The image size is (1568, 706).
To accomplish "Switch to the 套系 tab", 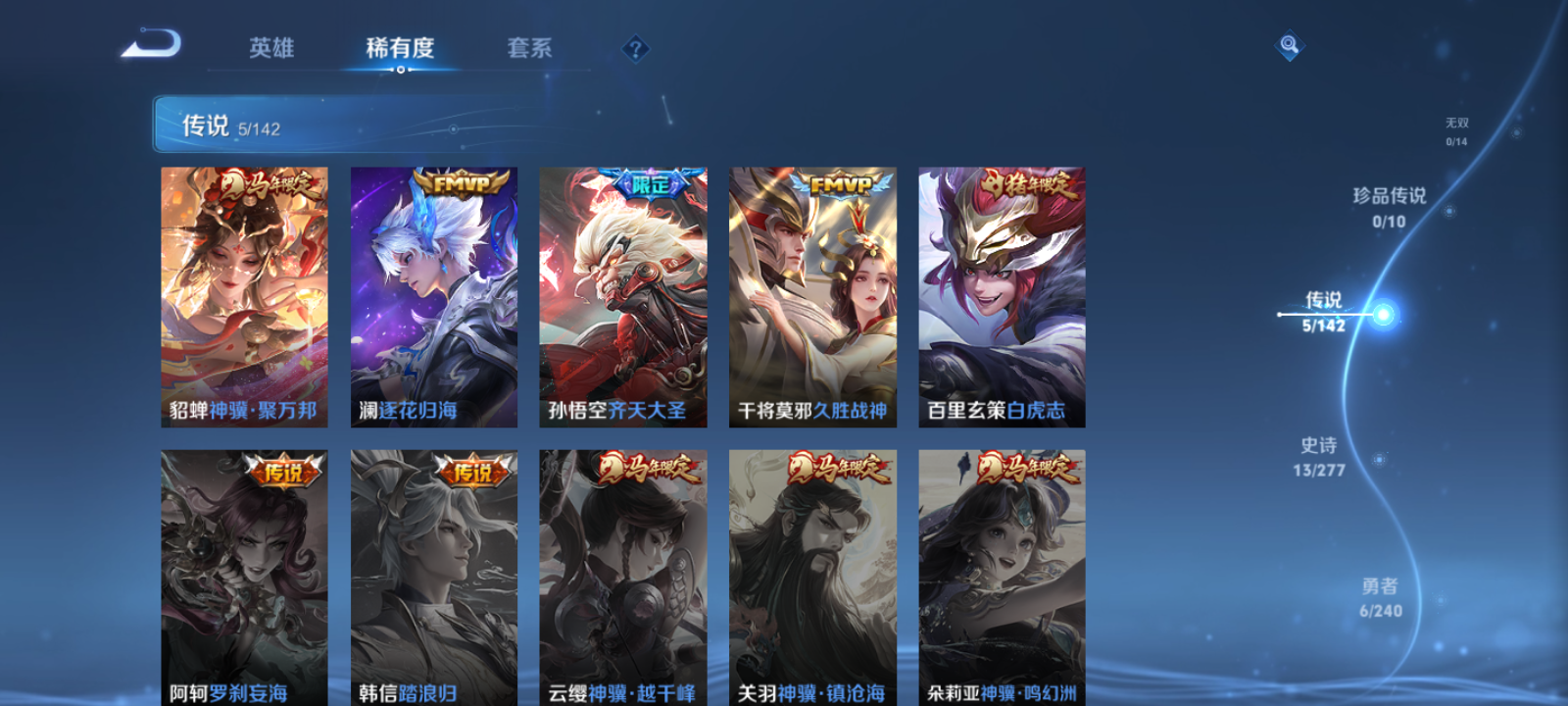I will [528, 47].
